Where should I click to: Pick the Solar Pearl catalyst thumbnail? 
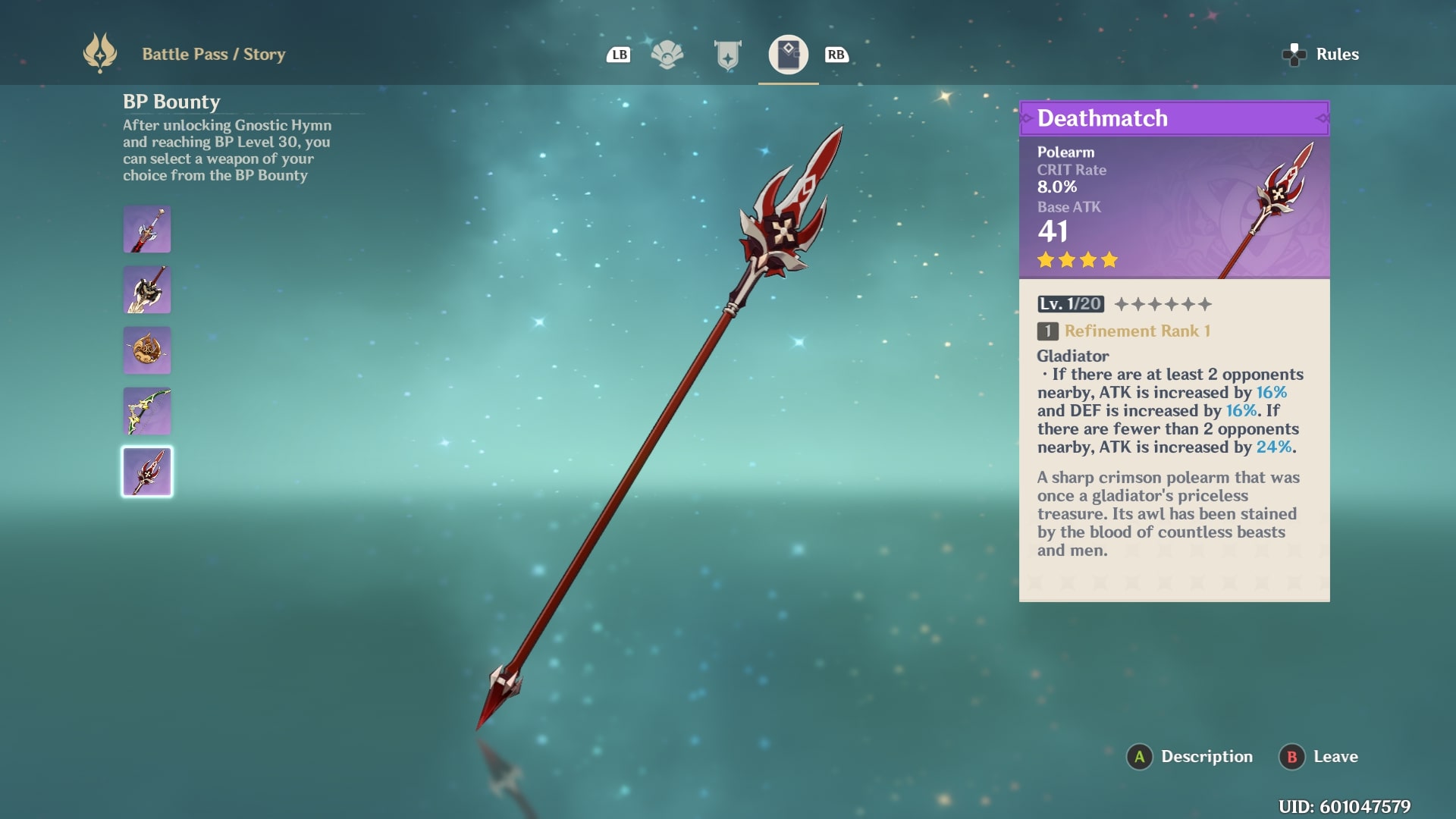point(147,350)
